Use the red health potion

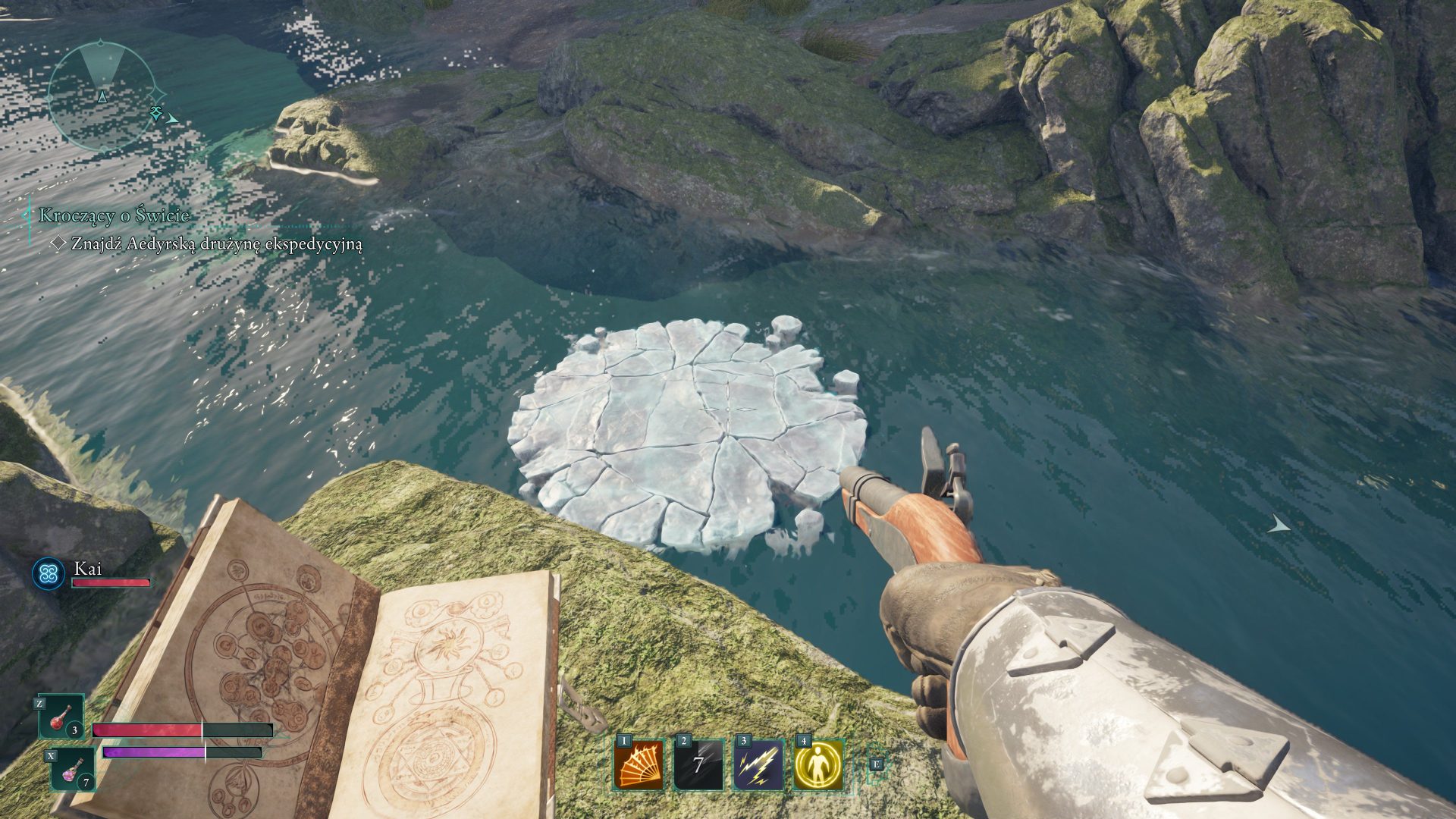tap(61, 717)
